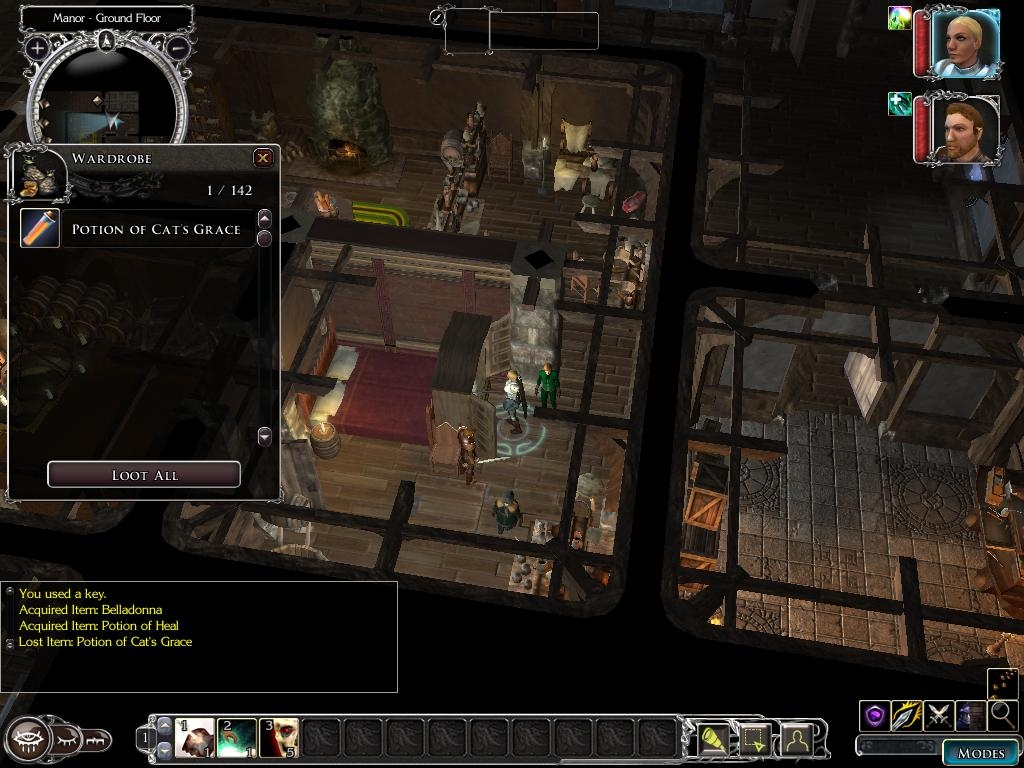Activate the marquee selection tool button
The width and height of the screenshot is (1024, 768).
(x=755, y=739)
